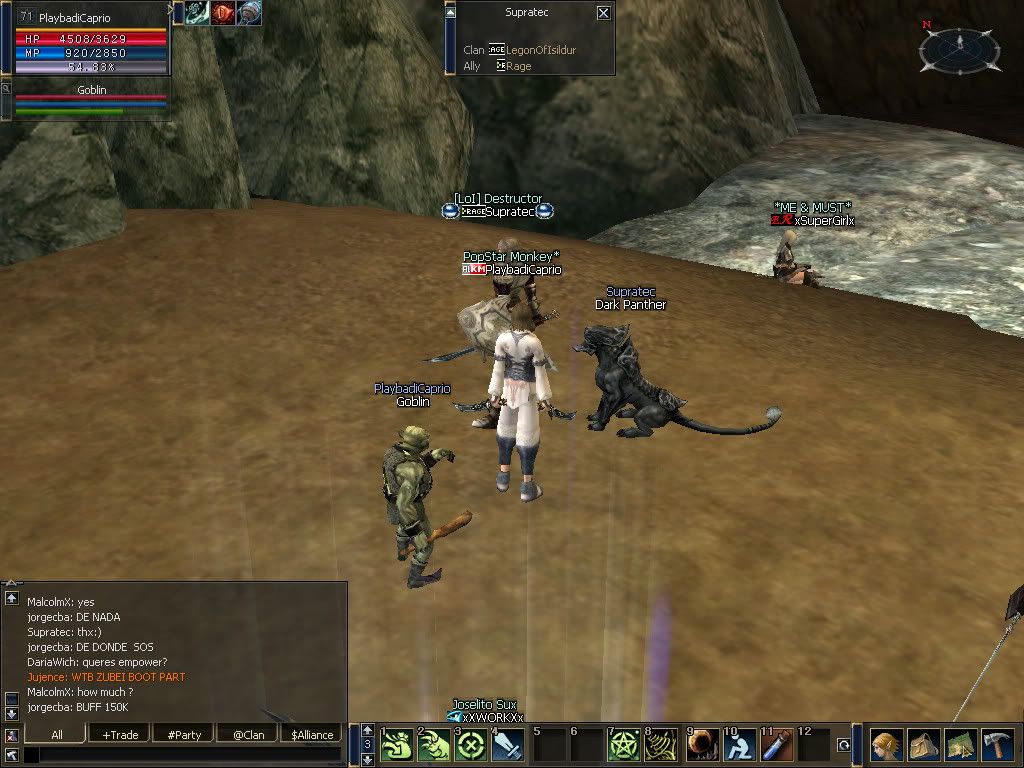This screenshot has height=768, width=1024.
Task: Trigger the sit/kneel action in slot 10
Action: coord(740,745)
